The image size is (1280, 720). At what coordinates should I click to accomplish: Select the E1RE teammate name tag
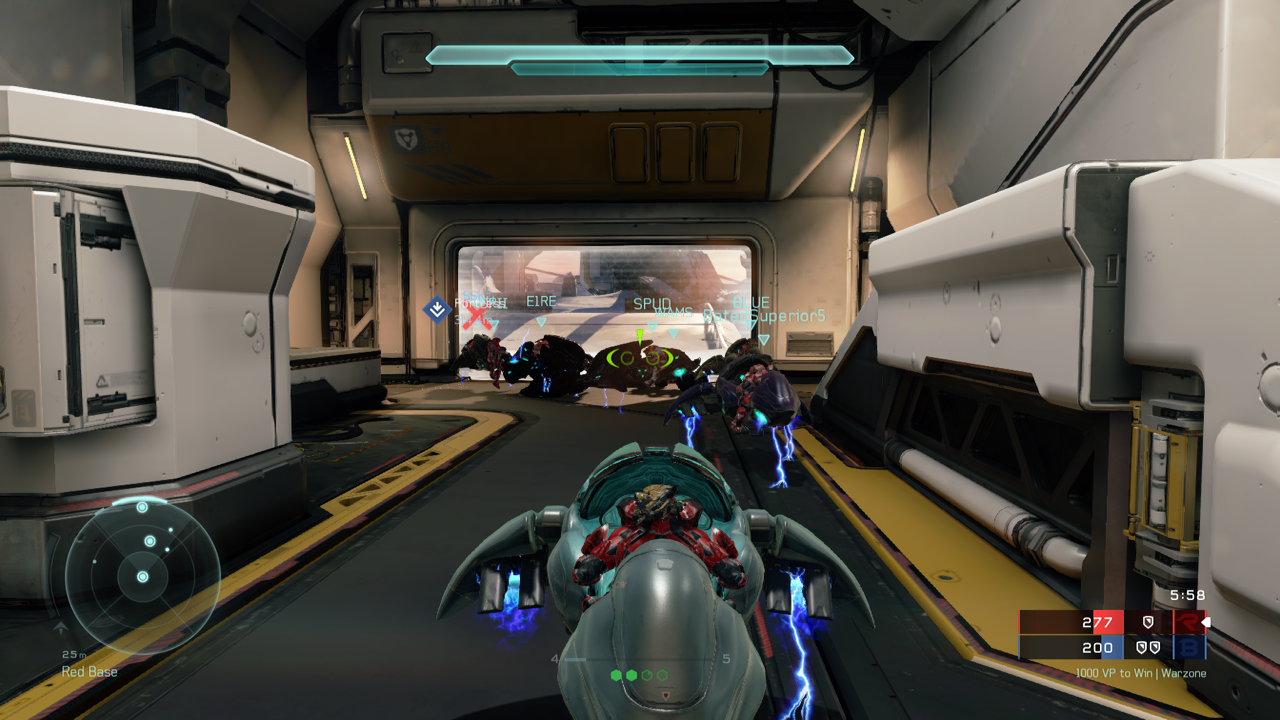click(x=540, y=301)
